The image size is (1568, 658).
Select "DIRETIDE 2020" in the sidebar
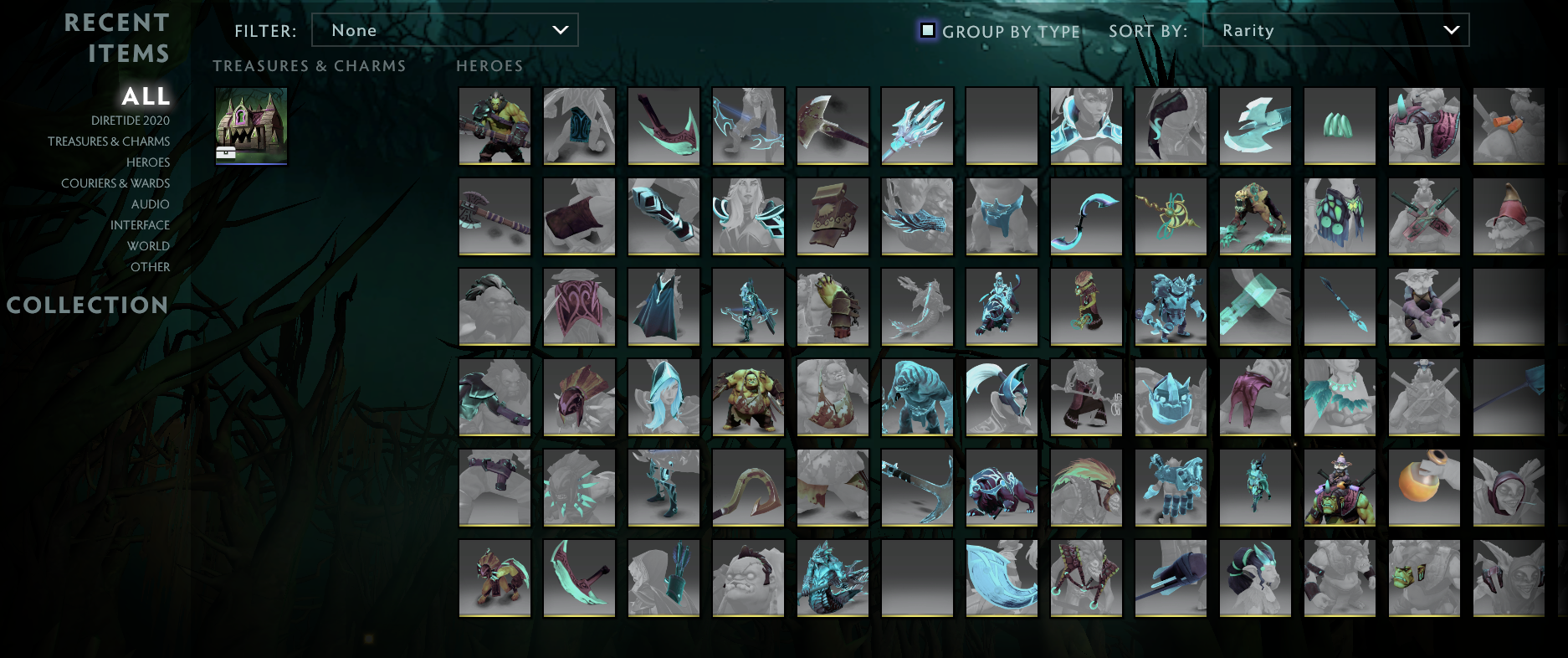click(130, 120)
